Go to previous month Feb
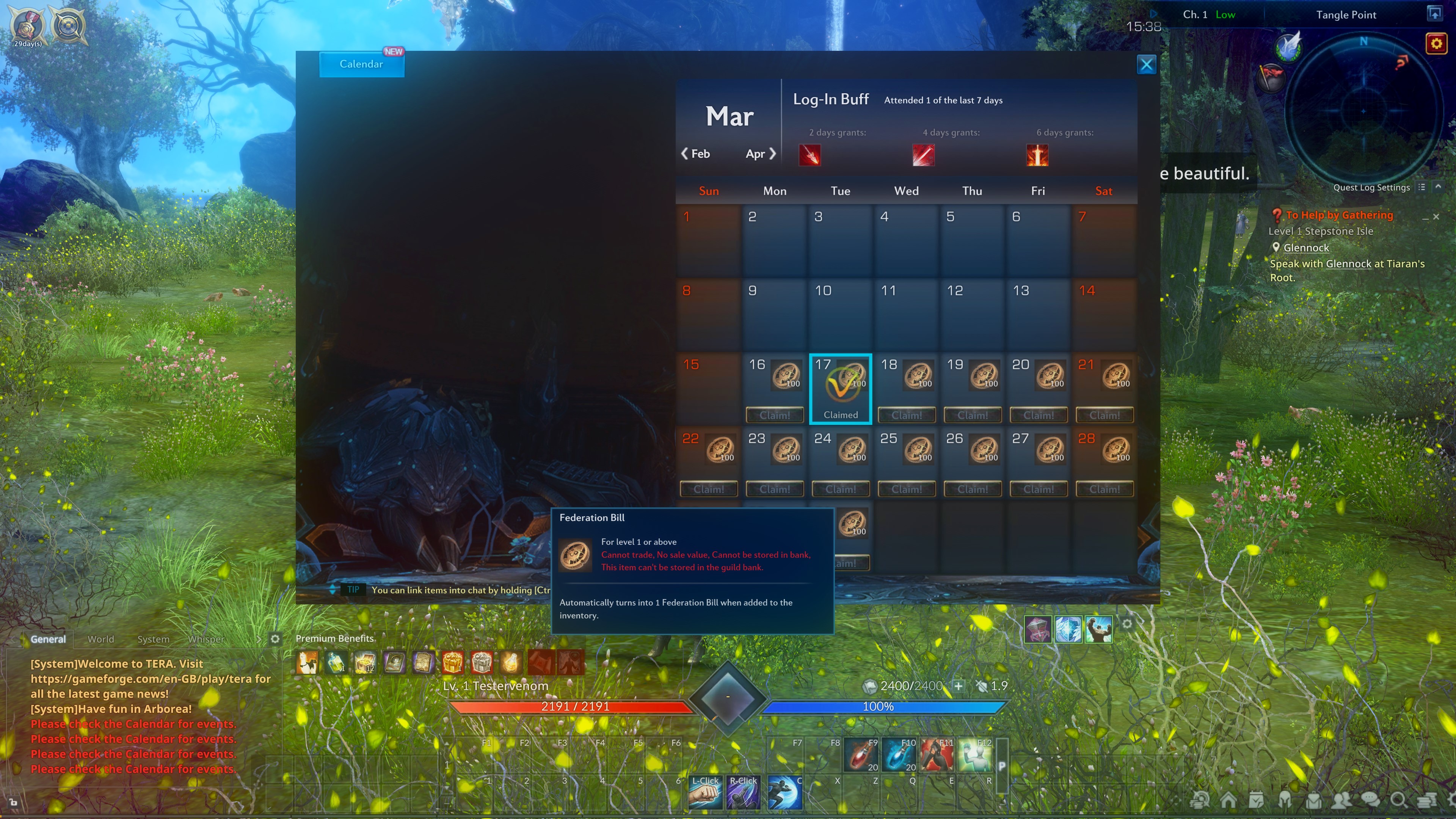The height and width of the screenshot is (819, 1456). coord(695,154)
